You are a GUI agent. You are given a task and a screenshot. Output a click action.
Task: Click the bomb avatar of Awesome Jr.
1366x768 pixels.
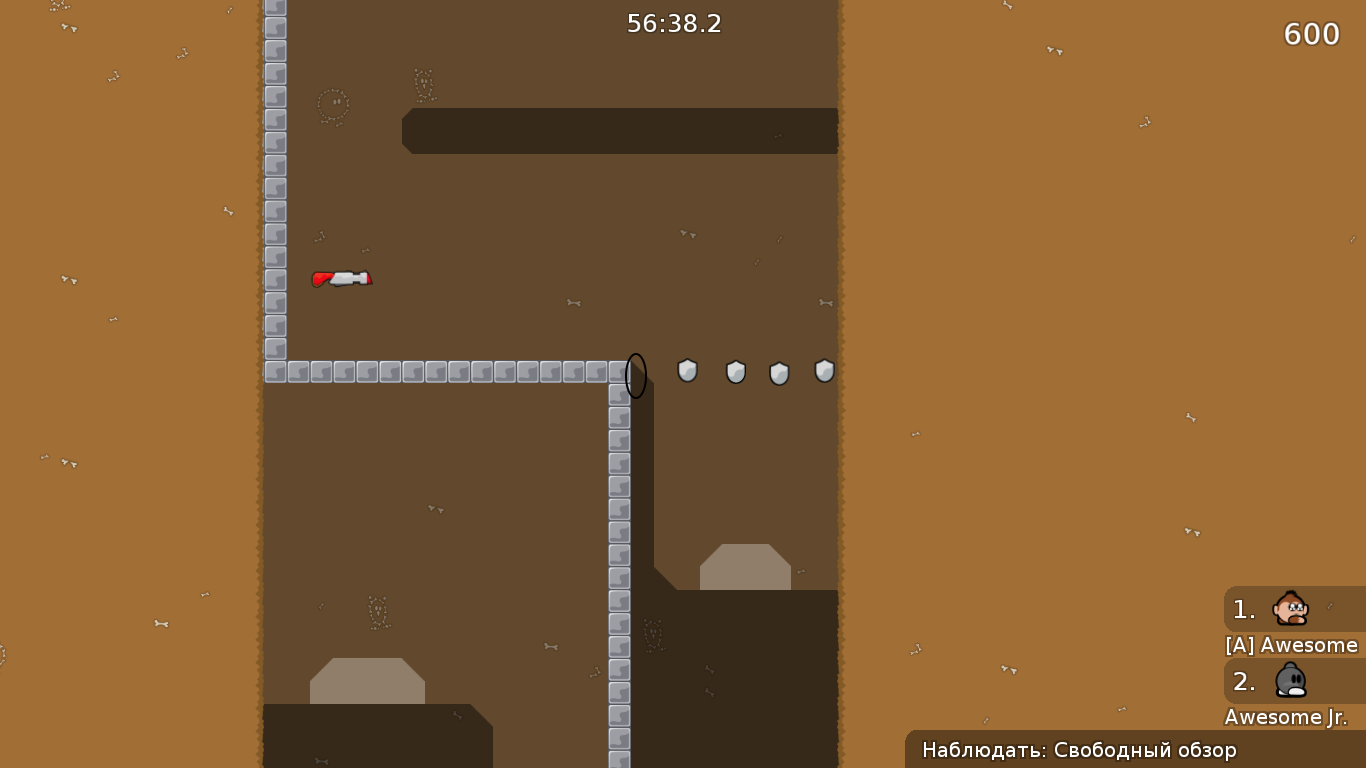click(x=1290, y=681)
